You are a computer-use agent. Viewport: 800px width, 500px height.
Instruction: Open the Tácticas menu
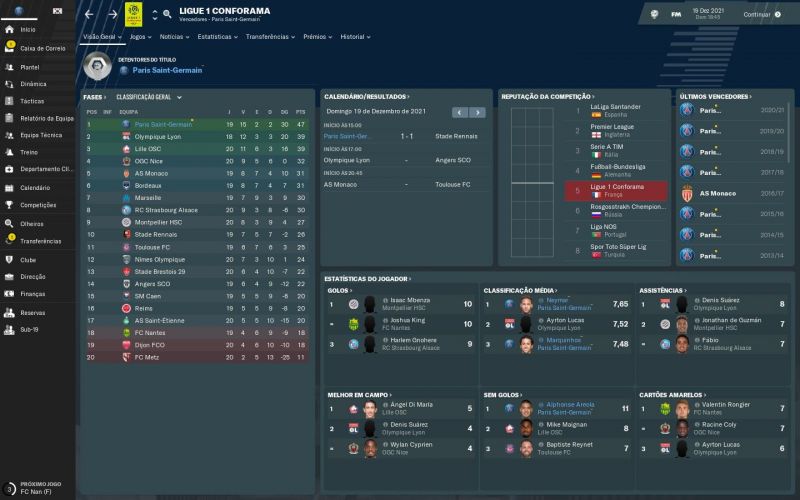click(x=32, y=101)
